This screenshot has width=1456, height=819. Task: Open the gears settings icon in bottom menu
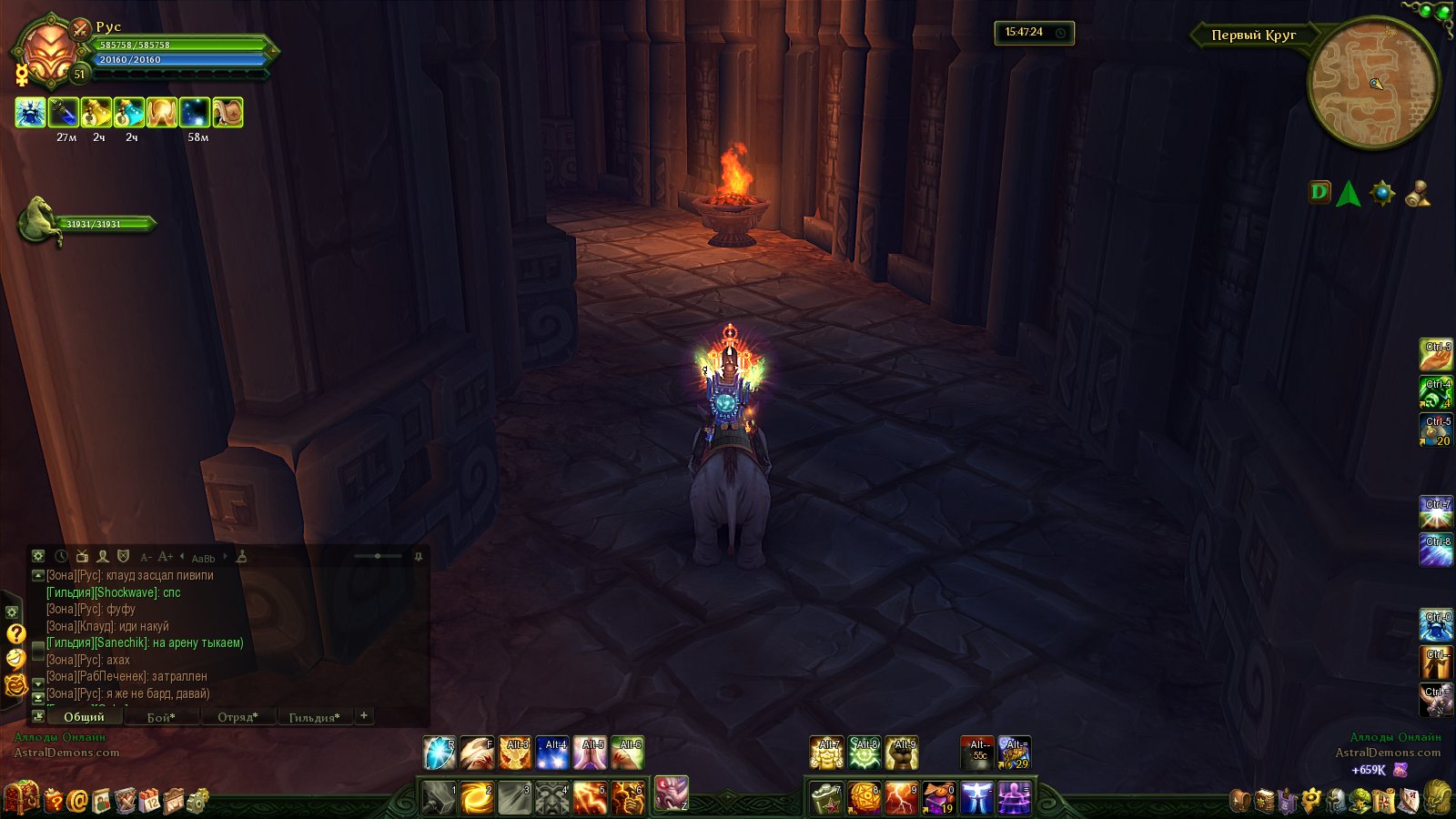(x=197, y=801)
